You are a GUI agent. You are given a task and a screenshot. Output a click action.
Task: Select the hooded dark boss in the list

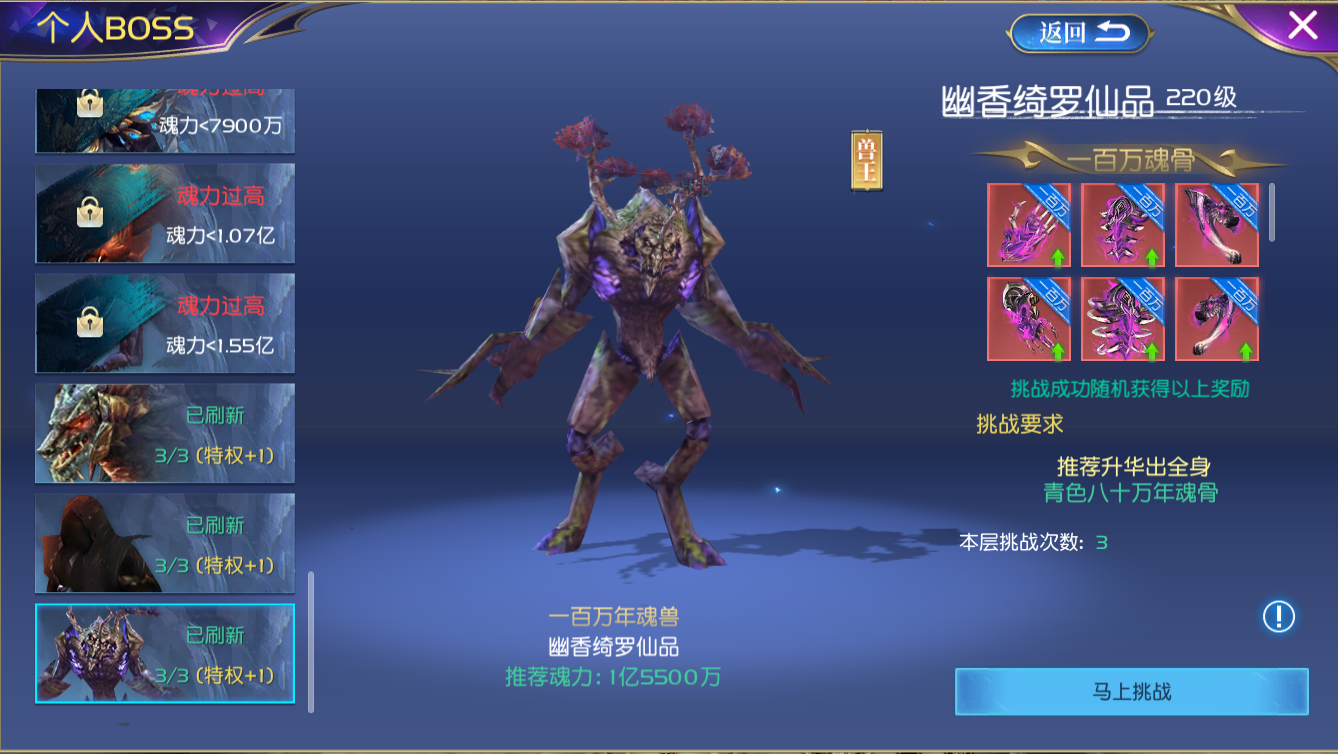[164, 545]
